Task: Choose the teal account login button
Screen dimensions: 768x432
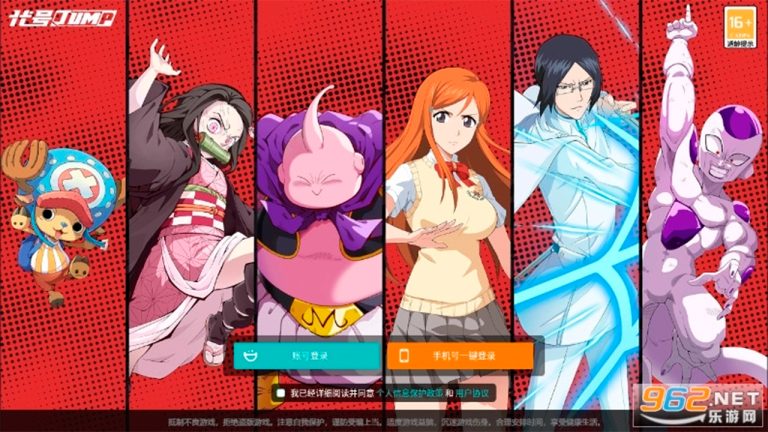Action: 307,355
